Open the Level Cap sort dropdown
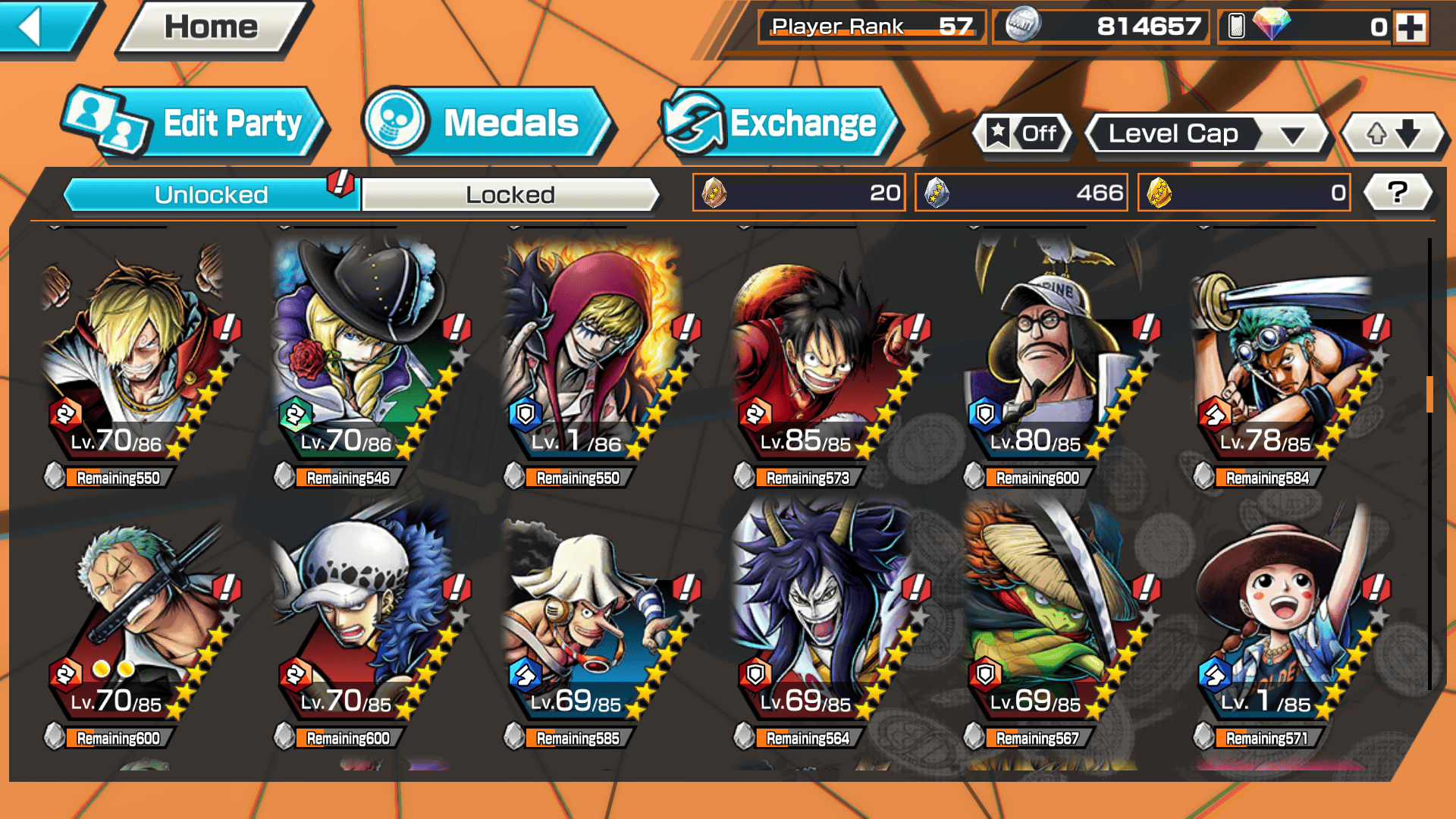Viewport: 1456px width, 819px height. click(x=1207, y=134)
